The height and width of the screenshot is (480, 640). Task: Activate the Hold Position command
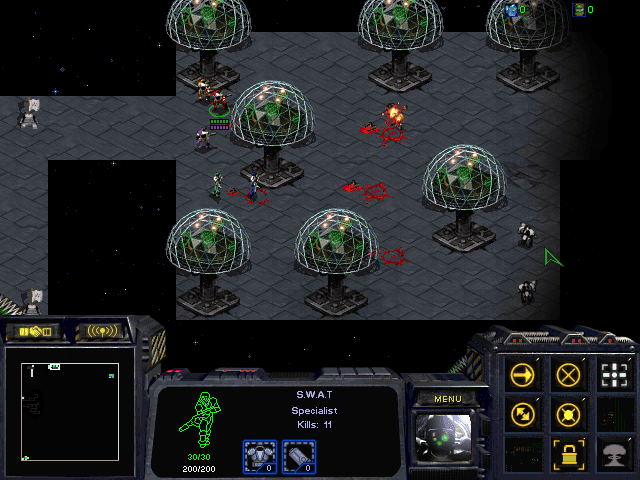click(569, 413)
